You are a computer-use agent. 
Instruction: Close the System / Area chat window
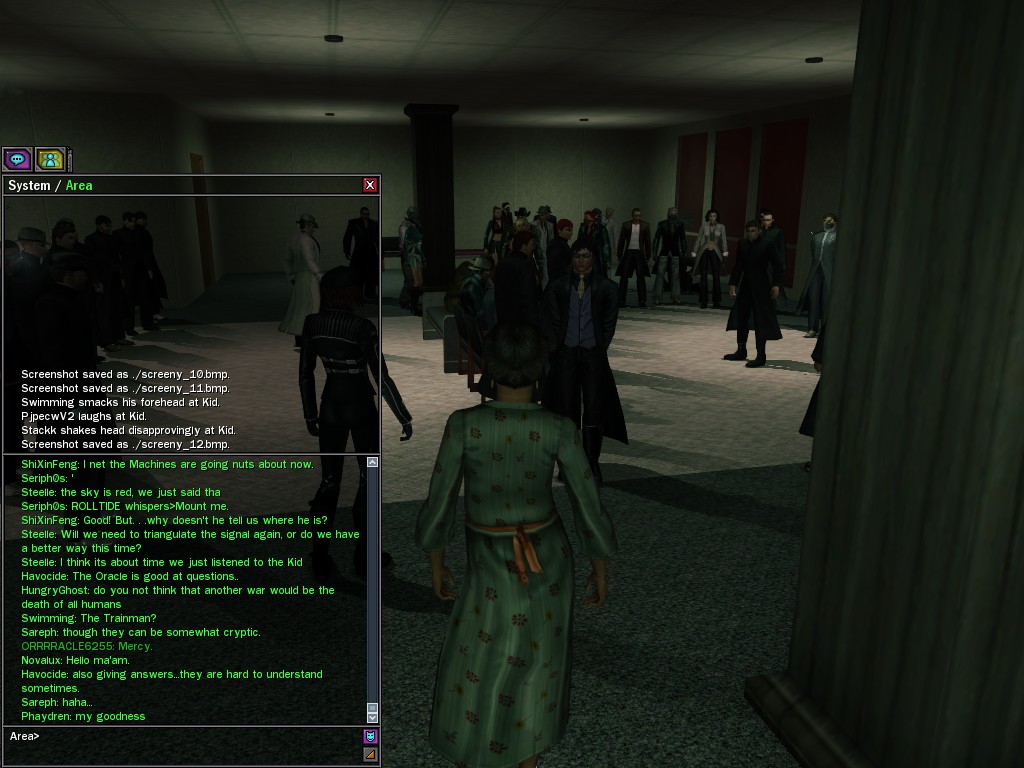pos(370,185)
